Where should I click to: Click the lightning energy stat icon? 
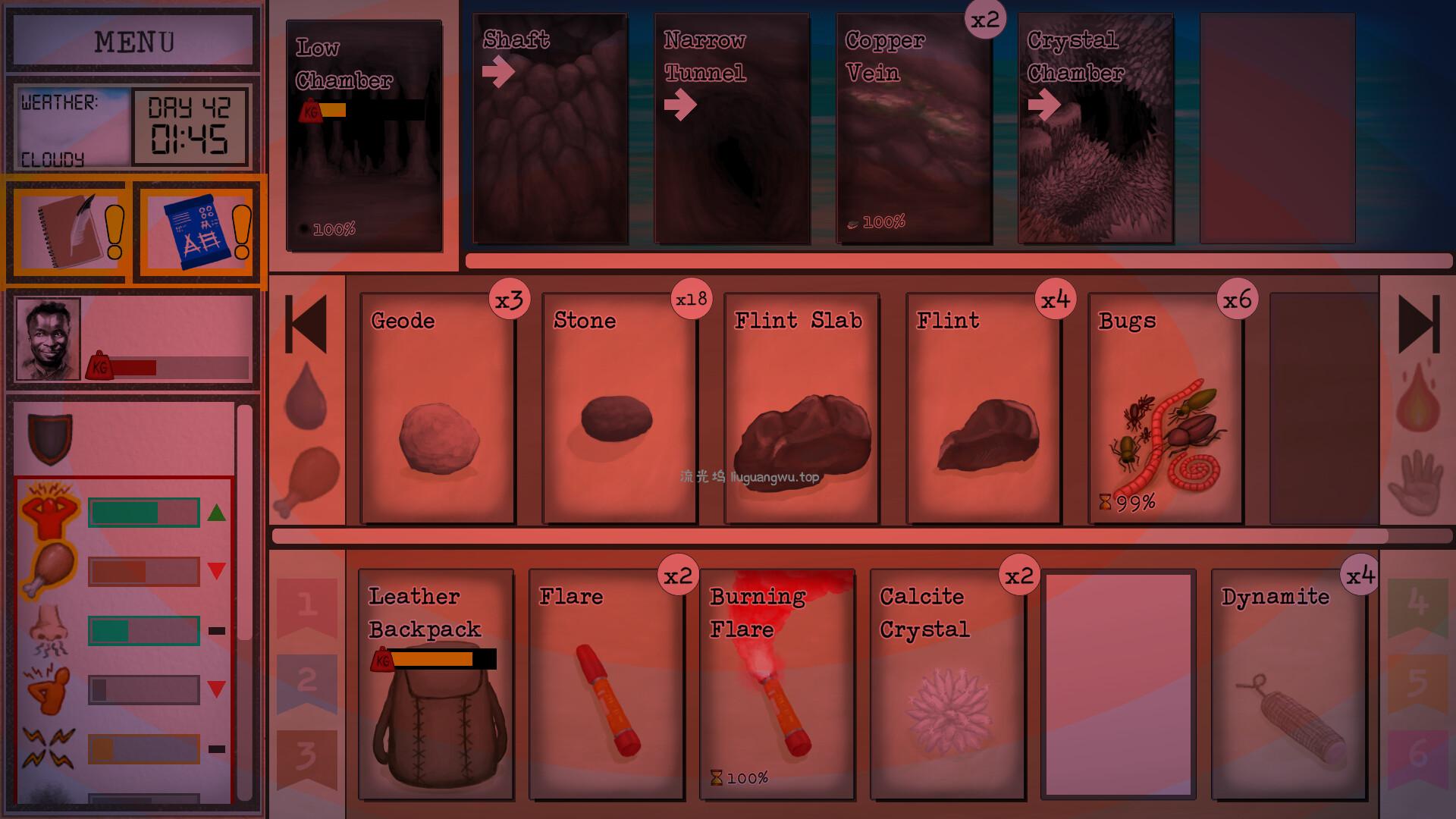tap(47, 747)
